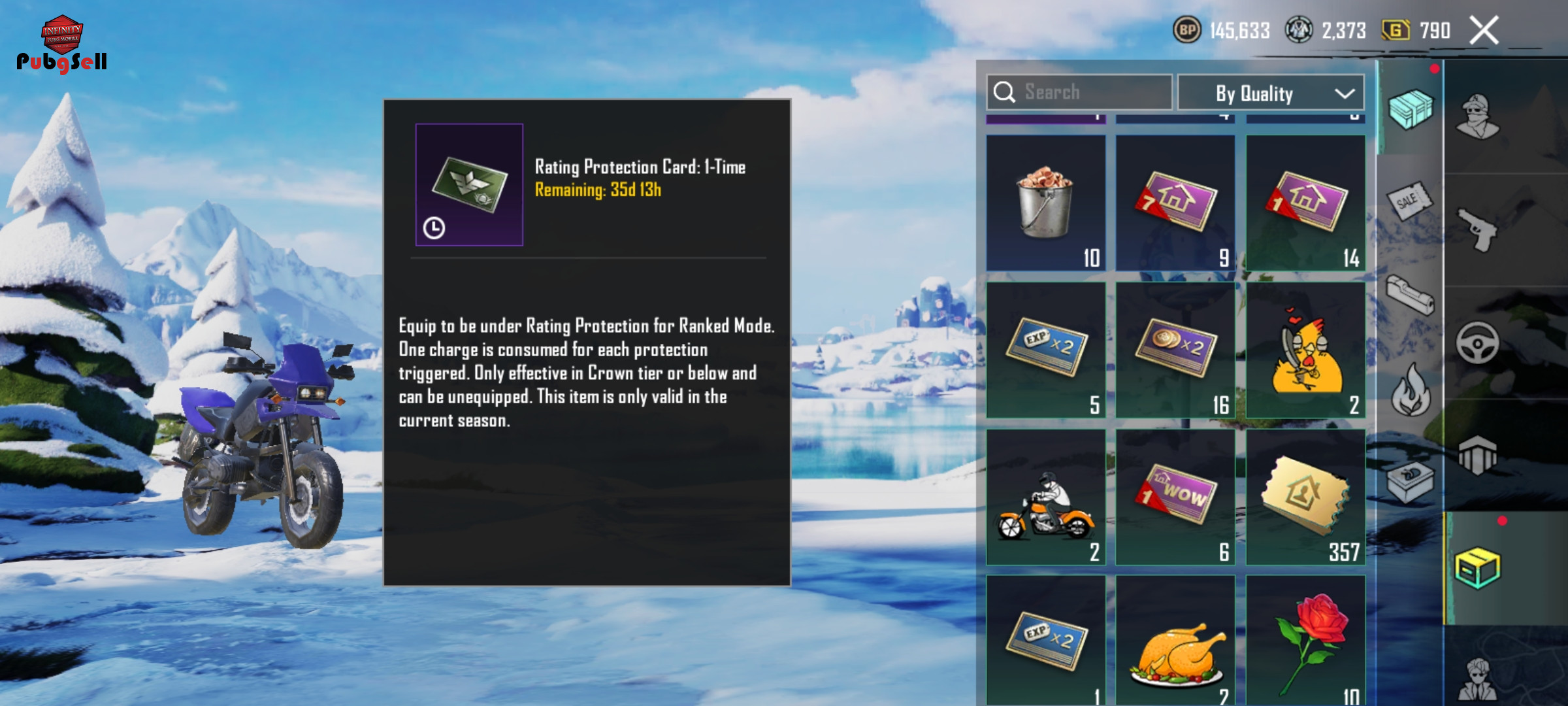The image size is (1568, 706).
Task: Close the inventory screen
Action: pyautogui.click(x=1483, y=31)
